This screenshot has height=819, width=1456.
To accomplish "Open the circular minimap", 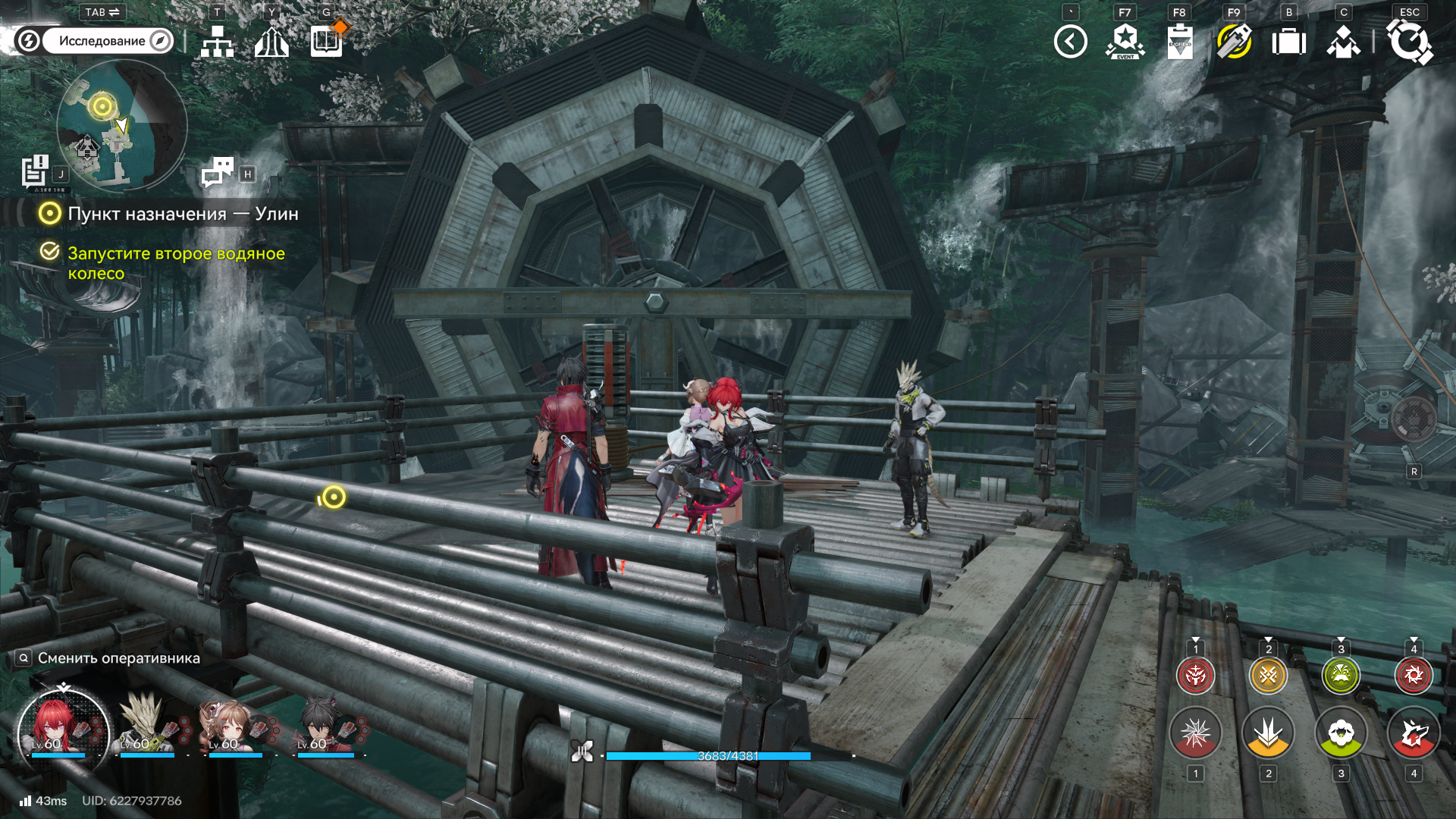I will [x=121, y=125].
